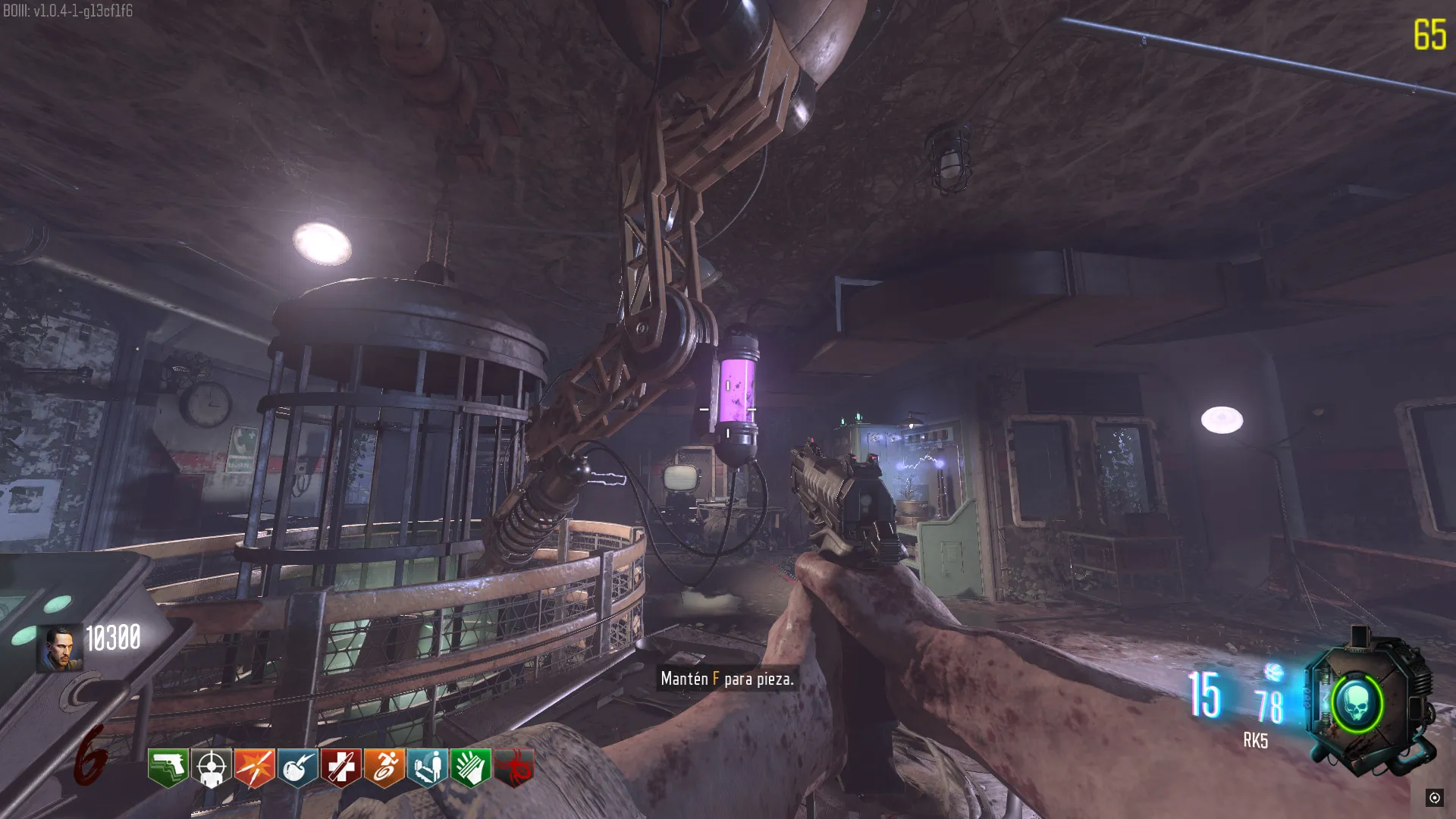The image size is (1456, 819).
Task: Select the glowing blue grenade icon
Action: [x=1274, y=672]
